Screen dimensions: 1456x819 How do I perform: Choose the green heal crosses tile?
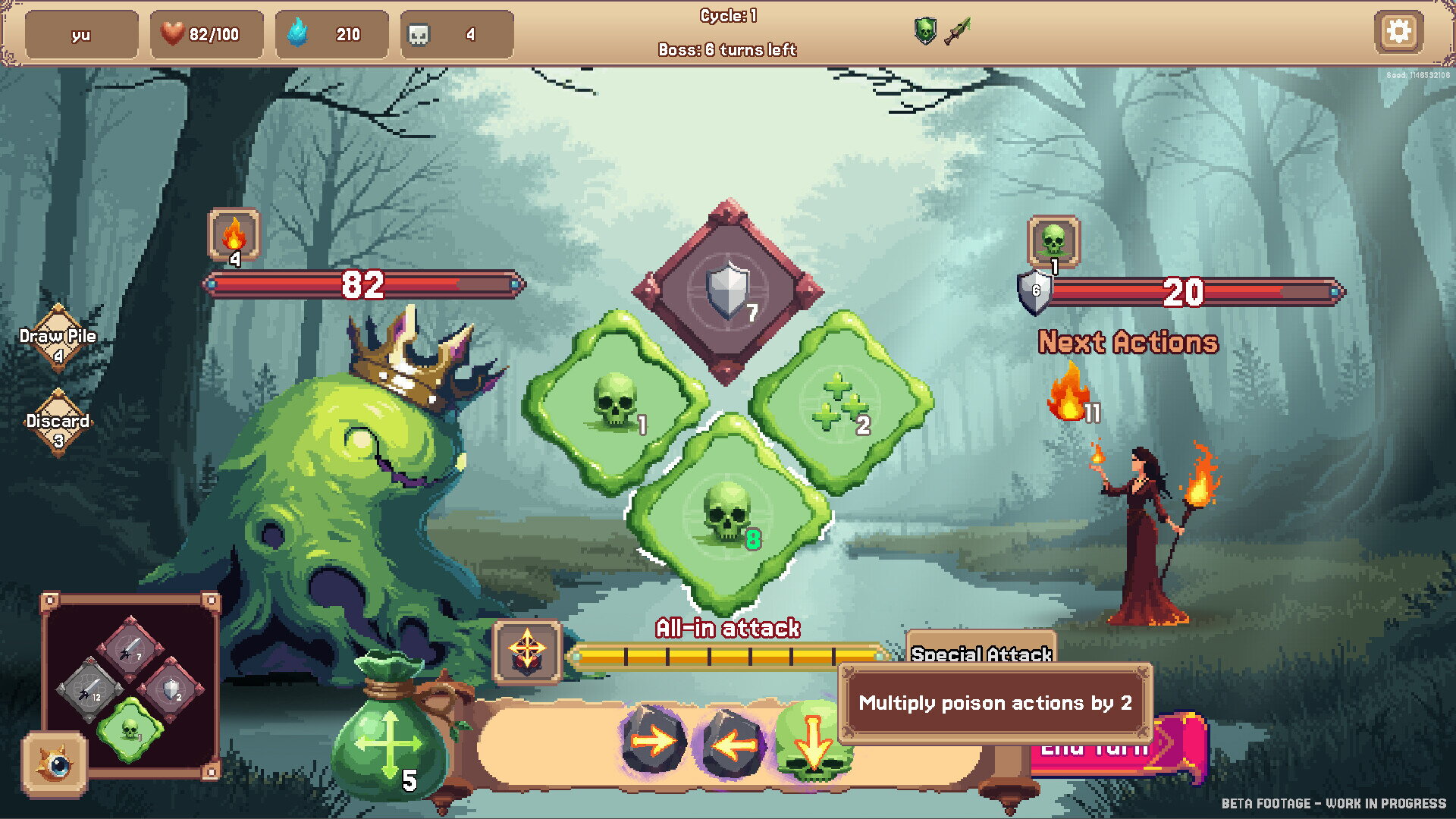point(840,402)
